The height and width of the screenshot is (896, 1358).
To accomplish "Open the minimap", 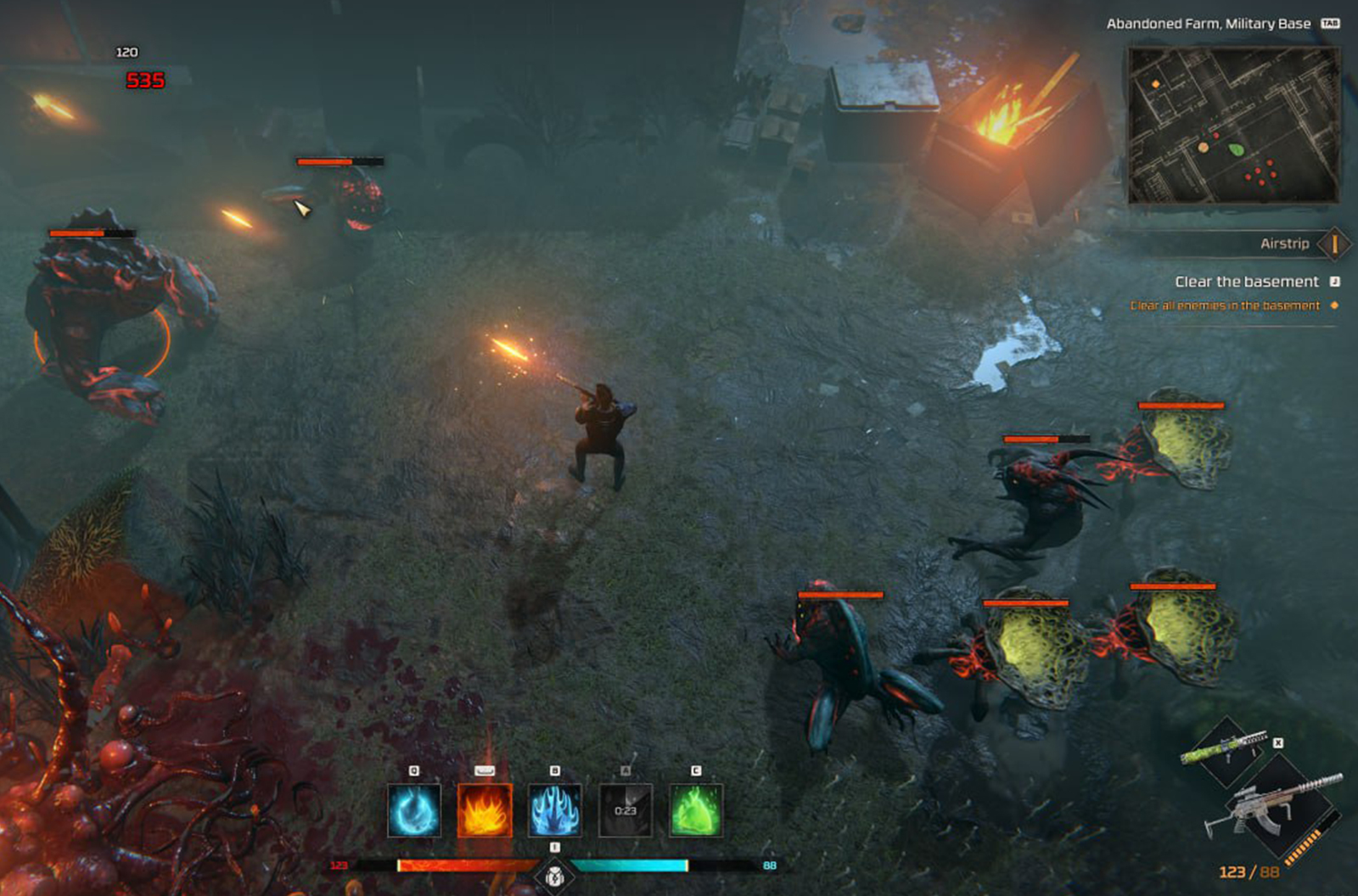I will point(1233,126).
